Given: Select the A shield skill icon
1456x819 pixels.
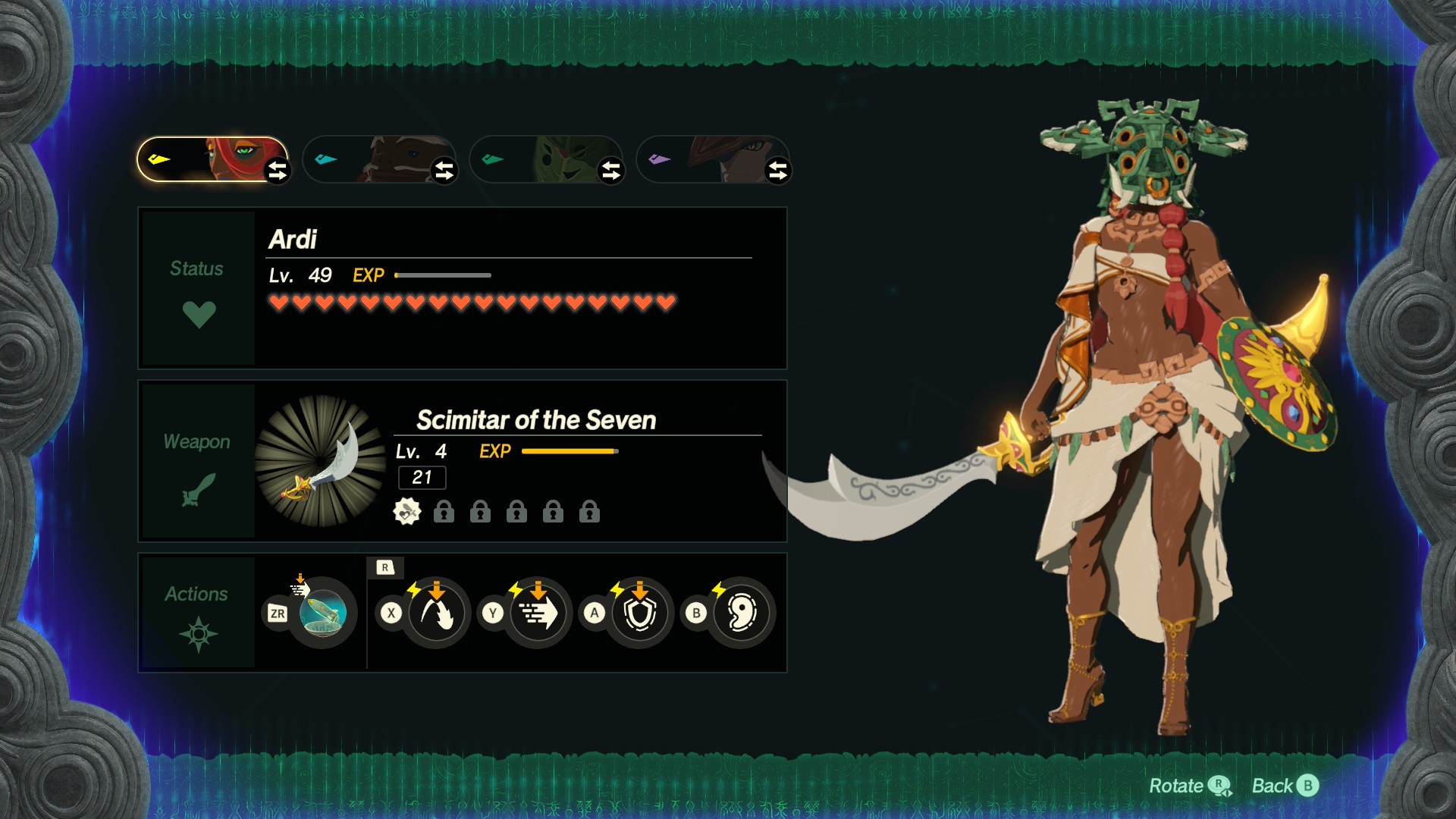Looking at the screenshot, I should pos(640,613).
